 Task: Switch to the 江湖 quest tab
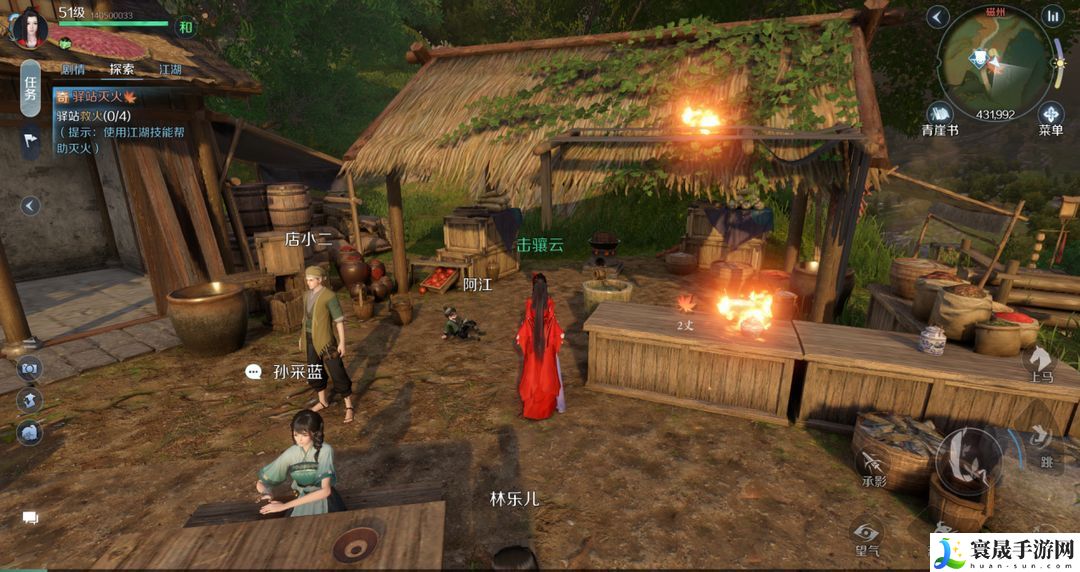(171, 69)
